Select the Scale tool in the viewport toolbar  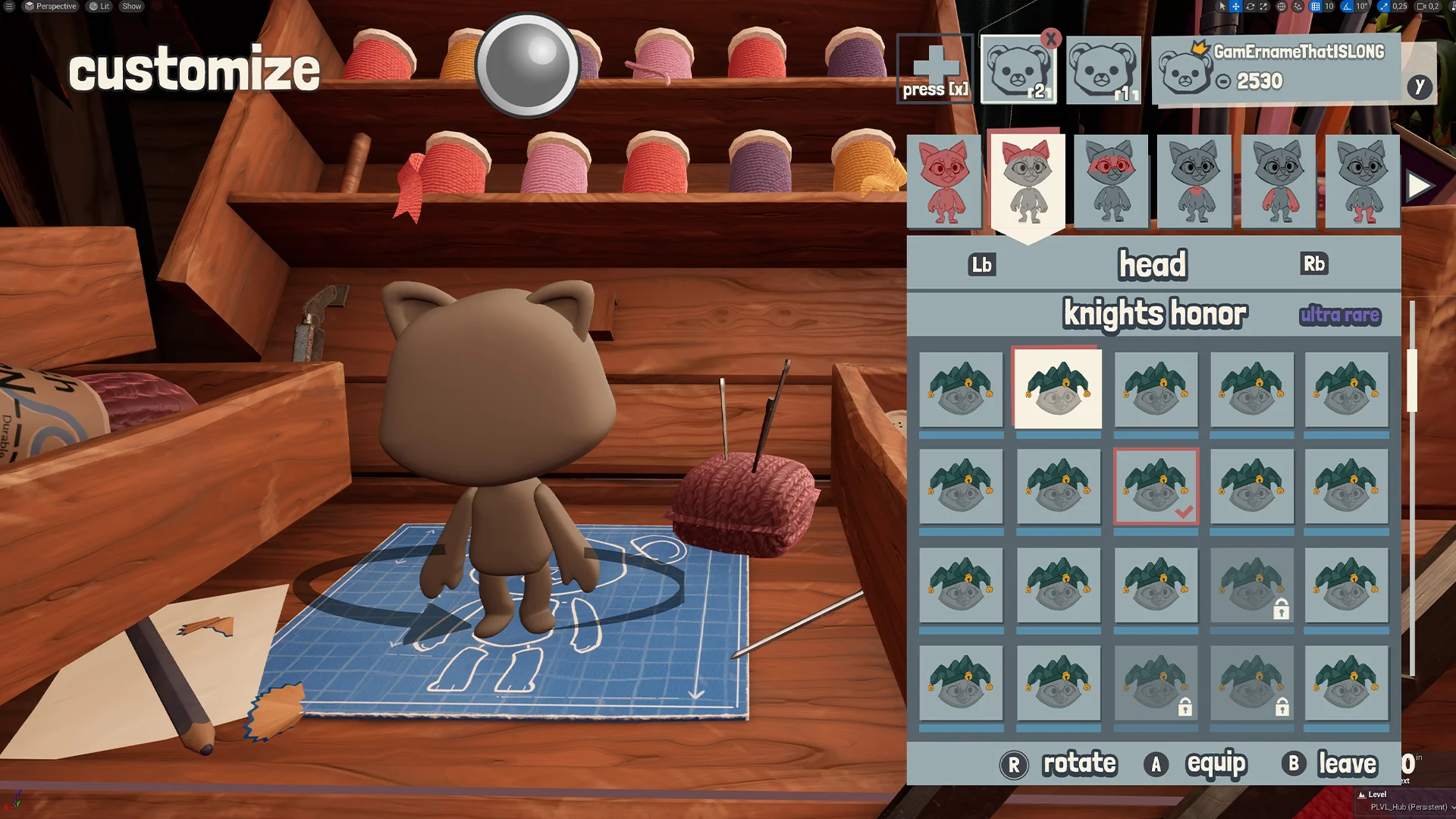[1263, 6]
